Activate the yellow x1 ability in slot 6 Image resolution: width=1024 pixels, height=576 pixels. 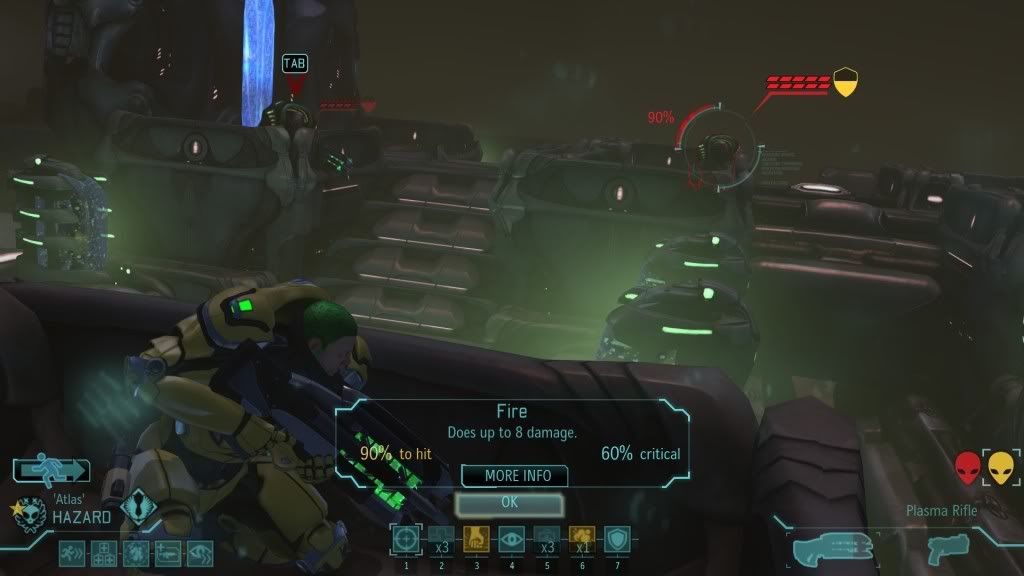(x=582, y=539)
